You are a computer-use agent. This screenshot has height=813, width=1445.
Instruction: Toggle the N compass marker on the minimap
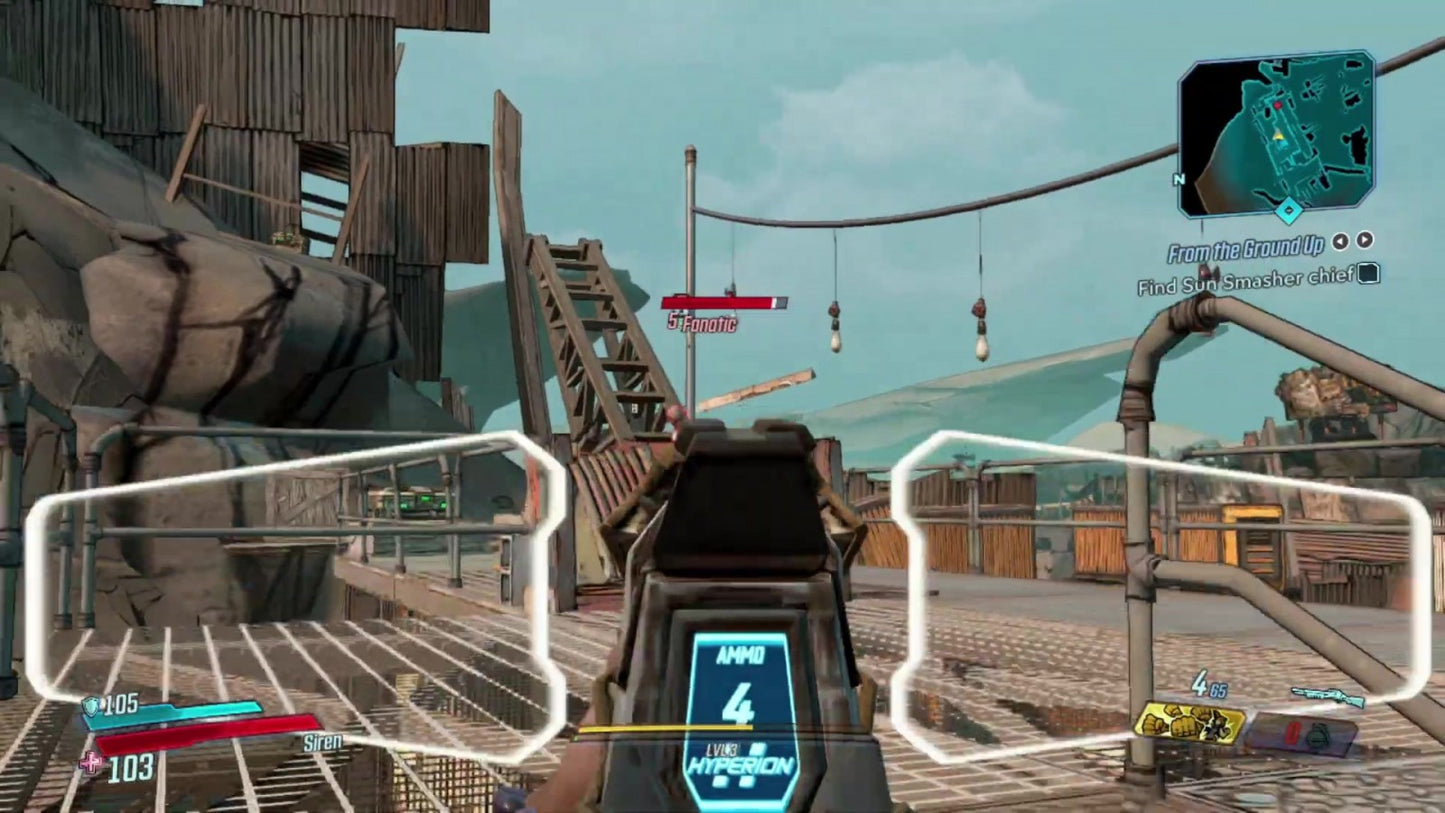click(x=1179, y=179)
